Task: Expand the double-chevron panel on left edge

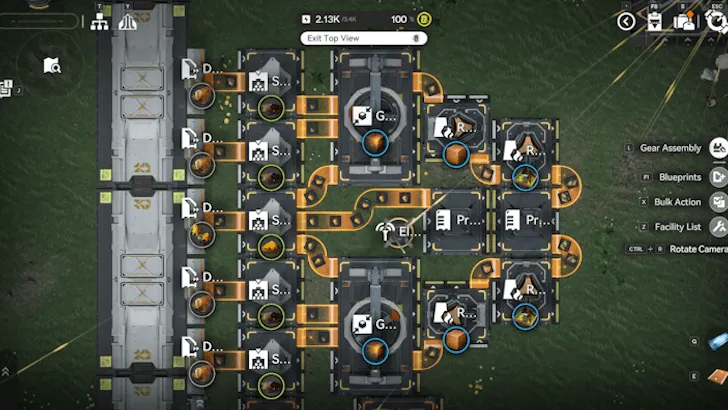Action: pos(6,370)
